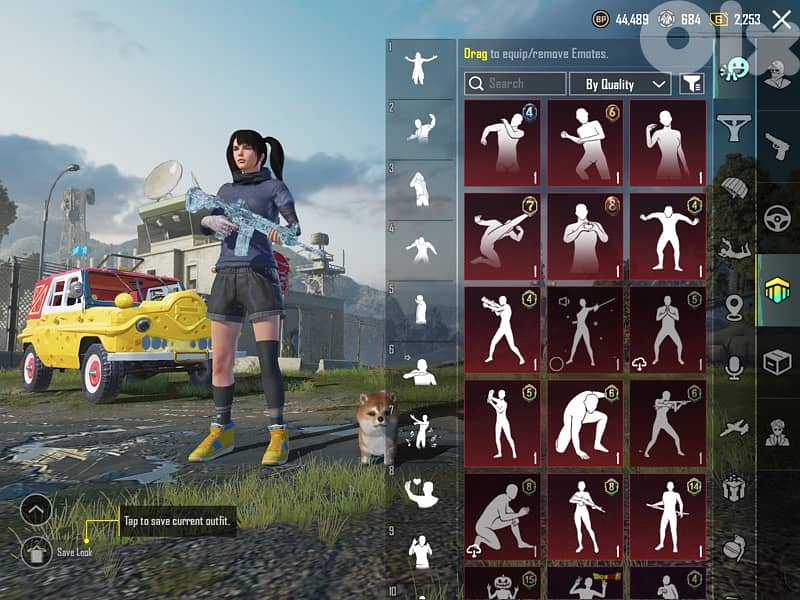
Task: Select equipped emote slot 8 with heart
Action: 421,490
